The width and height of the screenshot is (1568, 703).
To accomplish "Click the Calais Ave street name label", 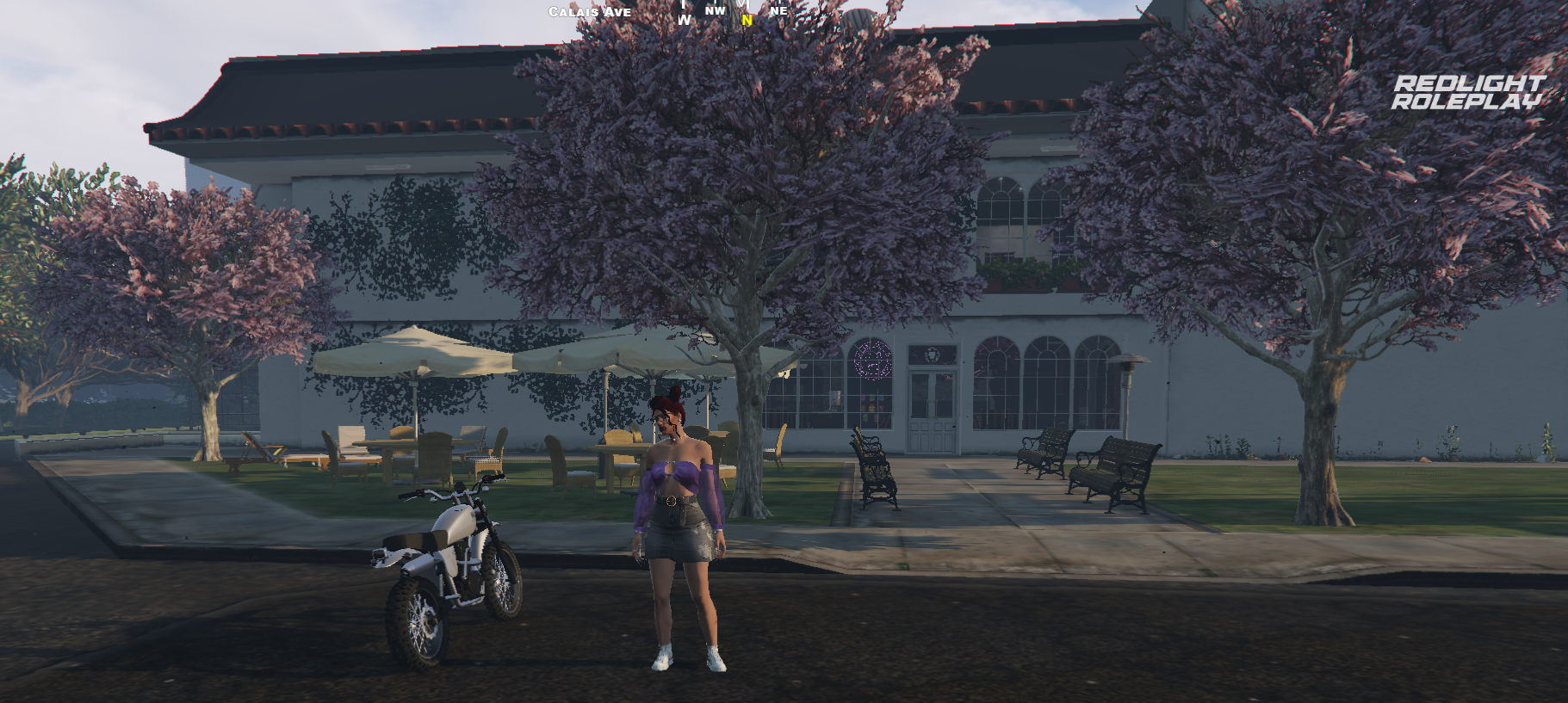I will [x=590, y=12].
